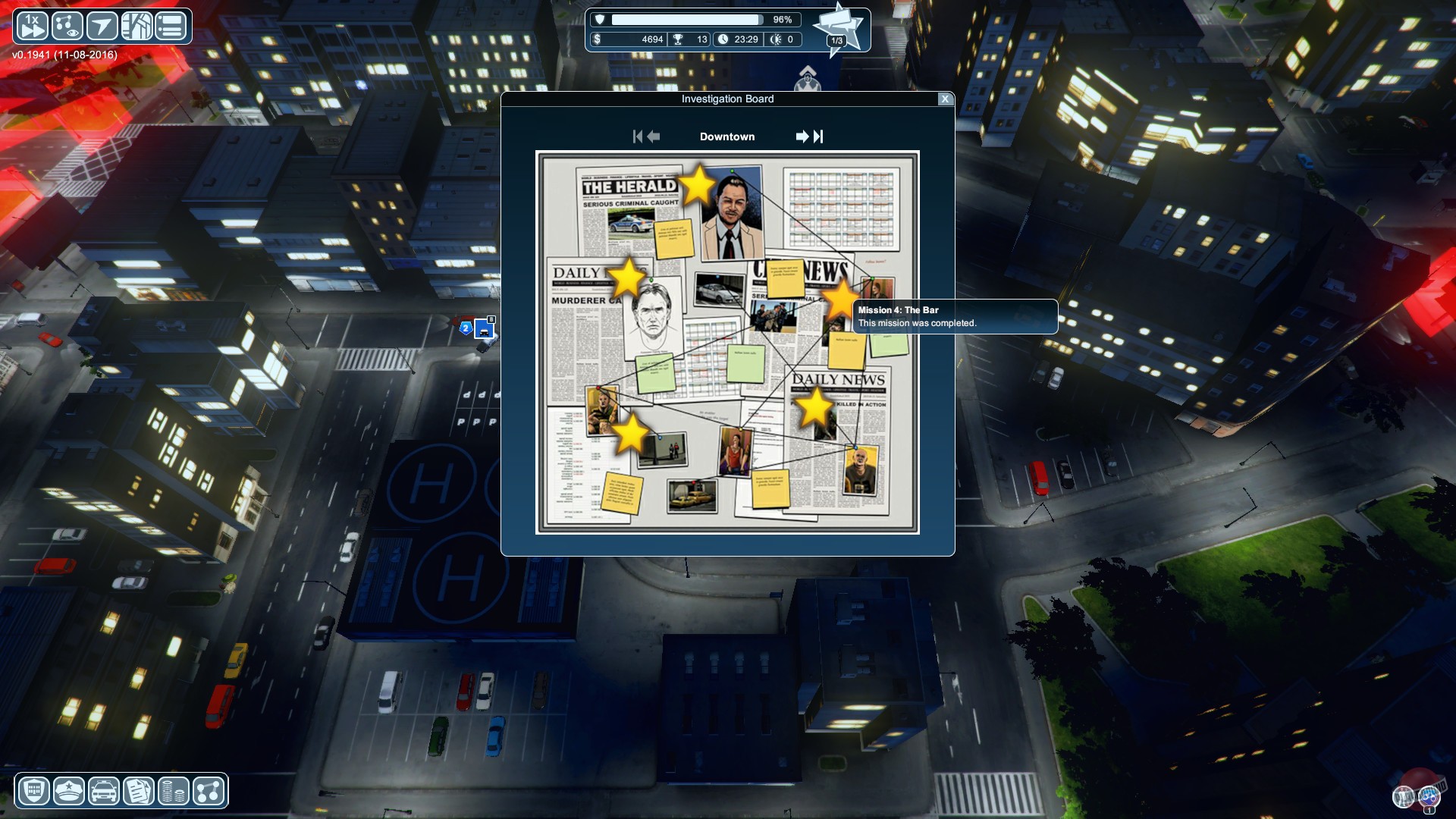Image resolution: width=1456 pixels, height=819 pixels.
Task: Open the finances coins icon
Action: tap(173, 791)
